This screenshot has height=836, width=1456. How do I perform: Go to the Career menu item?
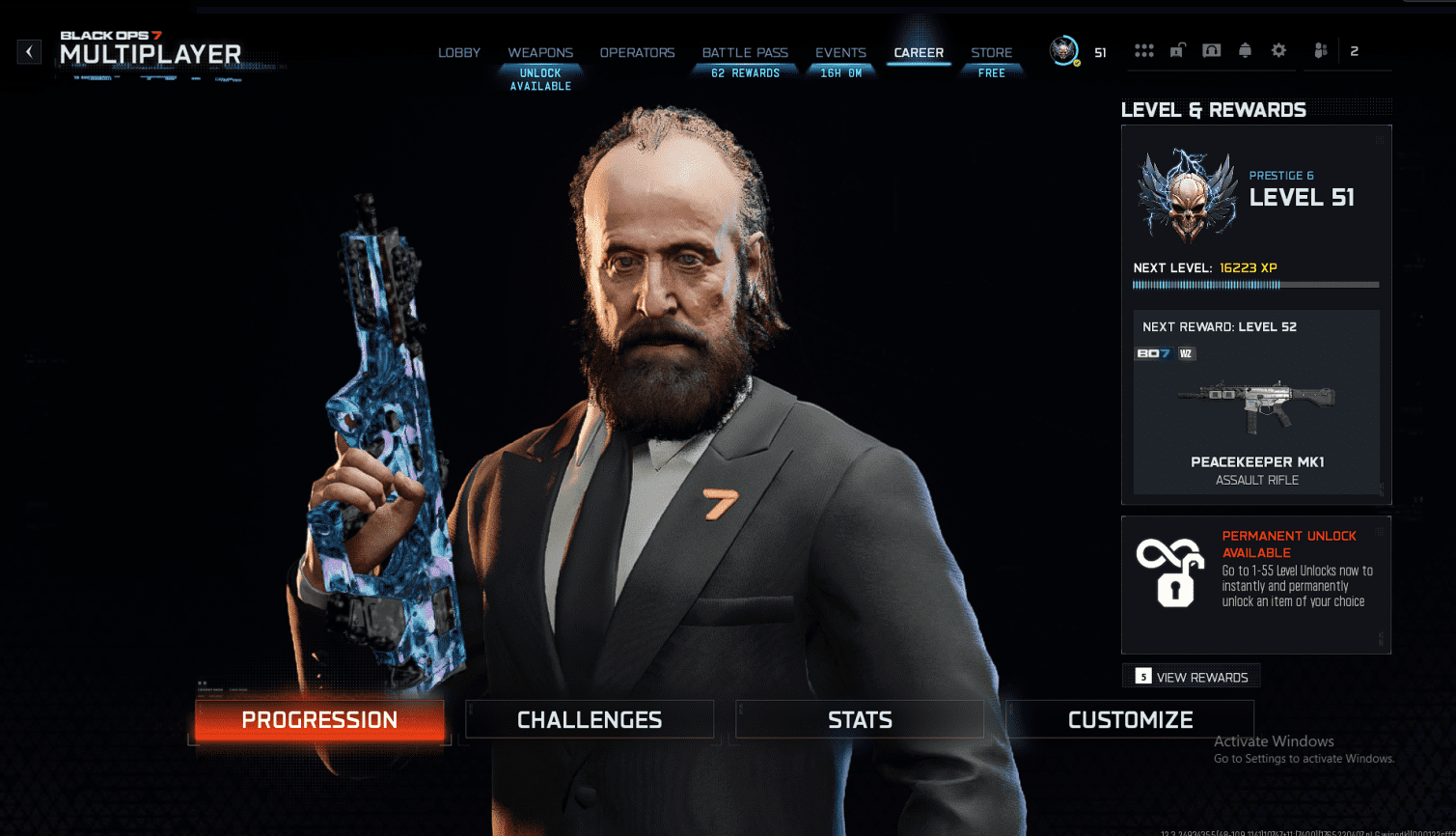918,53
